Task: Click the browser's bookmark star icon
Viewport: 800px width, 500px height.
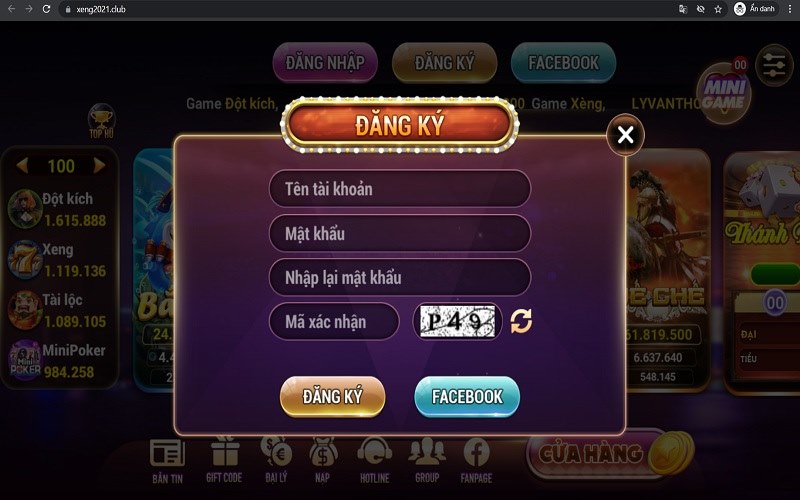Action: pyautogui.click(x=718, y=9)
